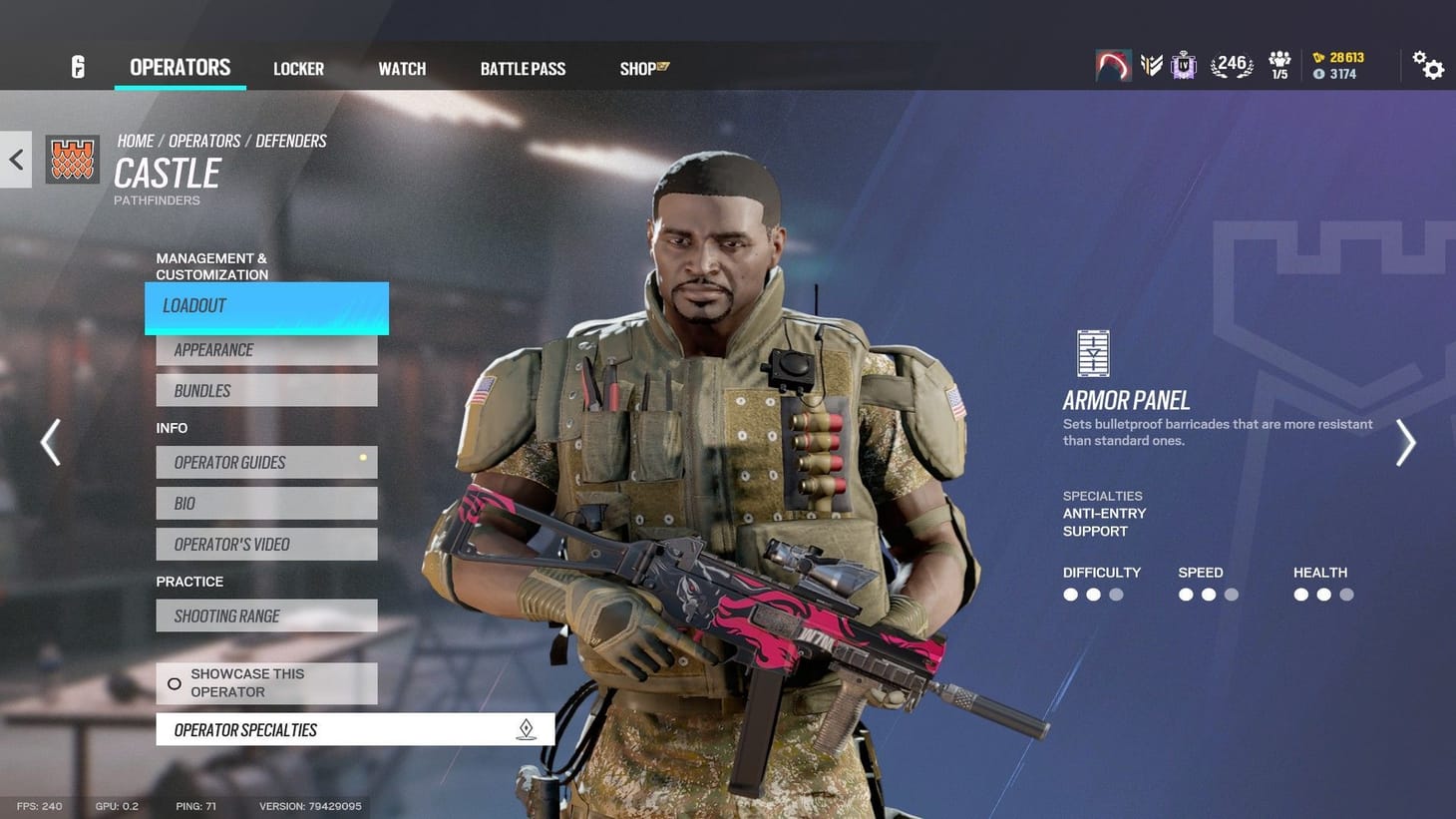
Task: Click the Operator Specialties diamond icon
Action: pos(528,729)
